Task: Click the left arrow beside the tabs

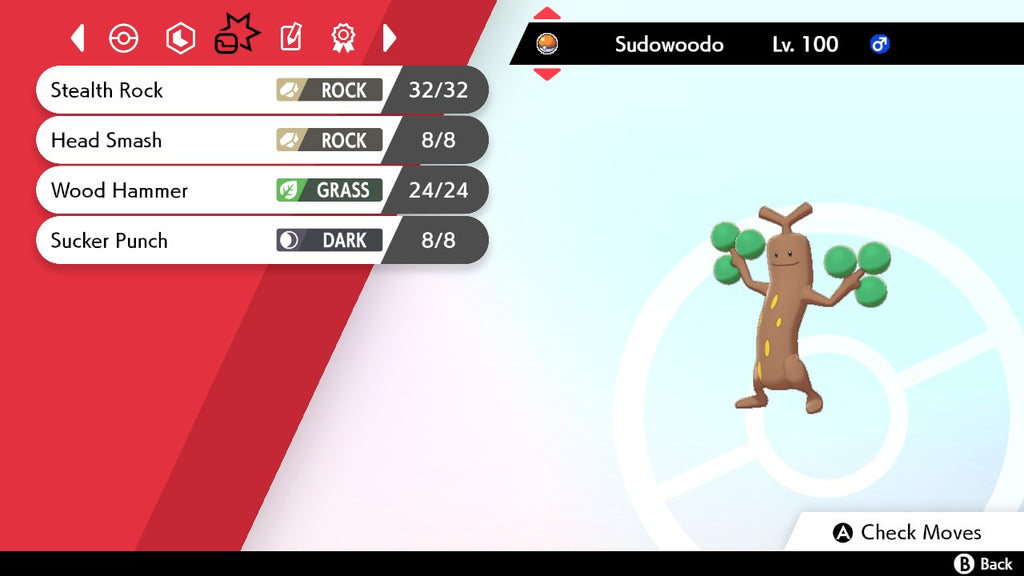Action: pyautogui.click(x=78, y=38)
